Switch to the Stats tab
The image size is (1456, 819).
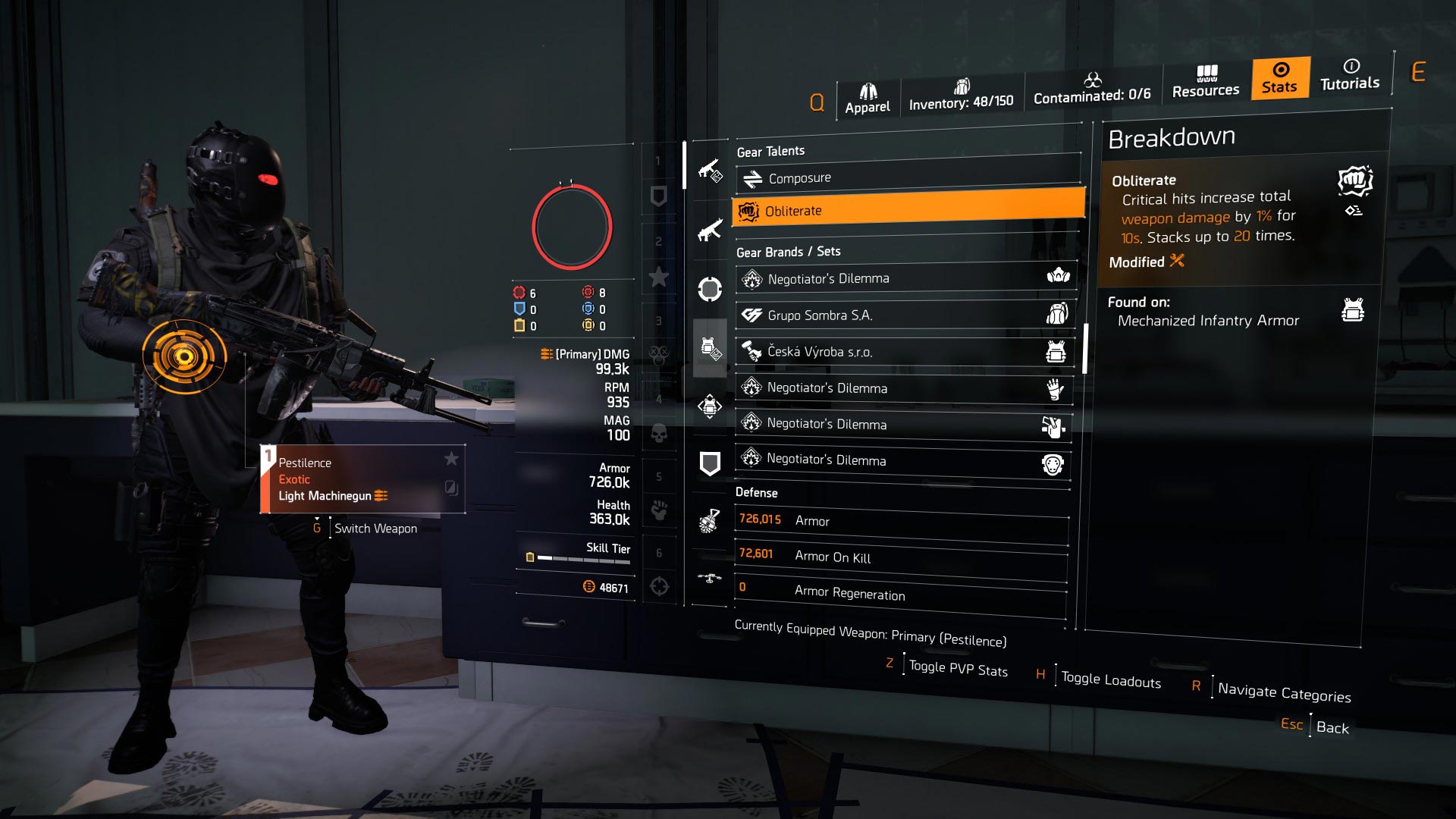(1279, 79)
